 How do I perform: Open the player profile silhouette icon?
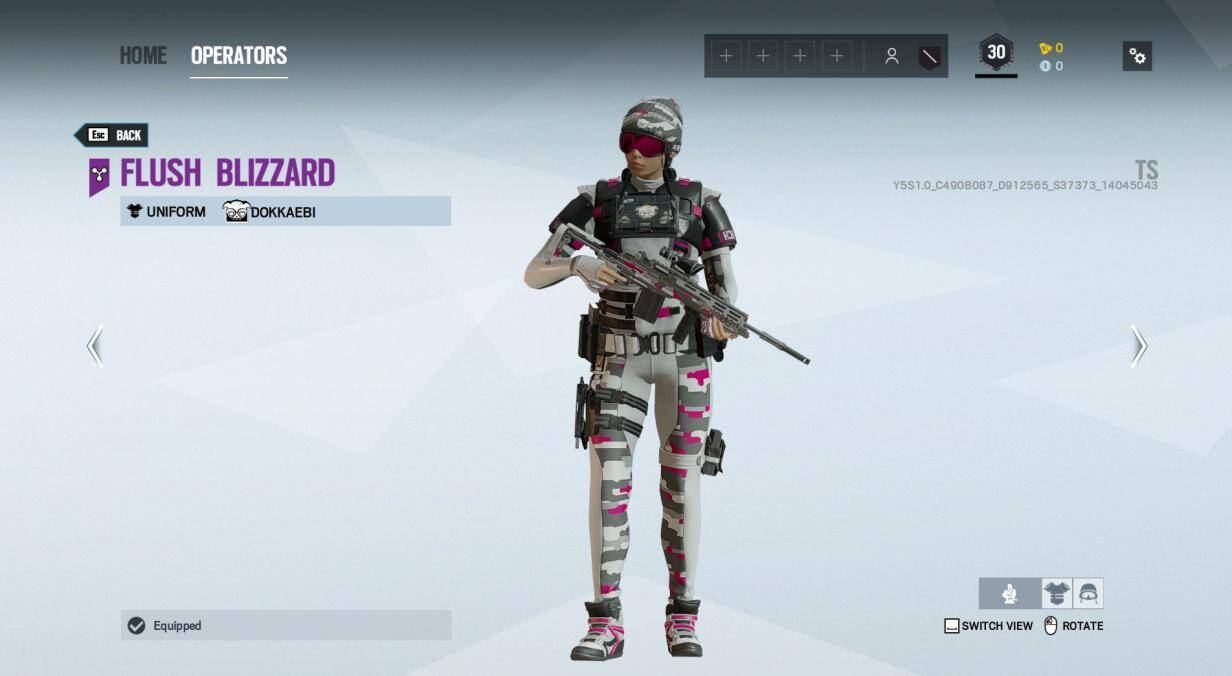click(x=891, y=57)
